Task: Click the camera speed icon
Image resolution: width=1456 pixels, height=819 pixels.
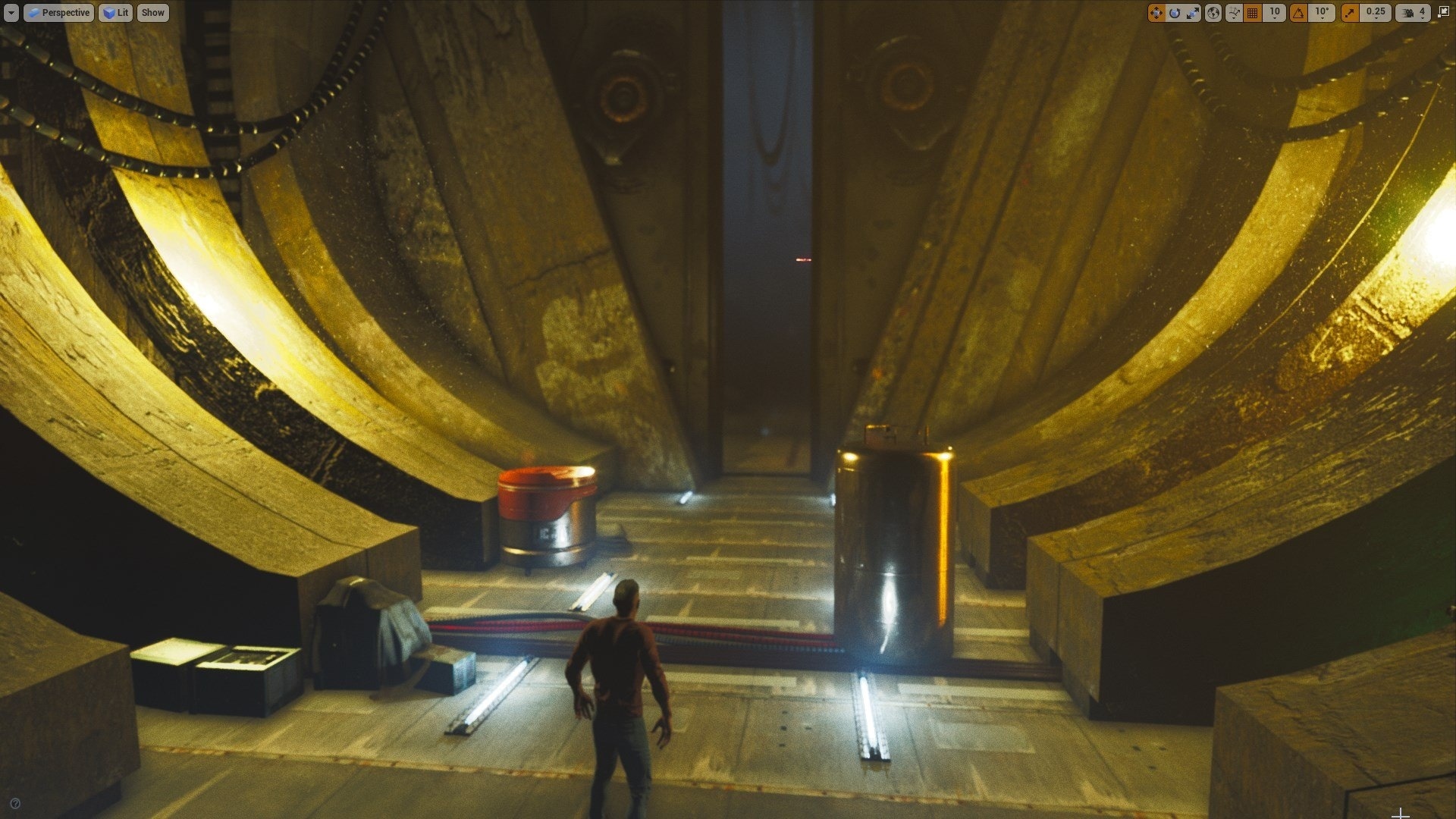Action: click(x=1407, y=12)
